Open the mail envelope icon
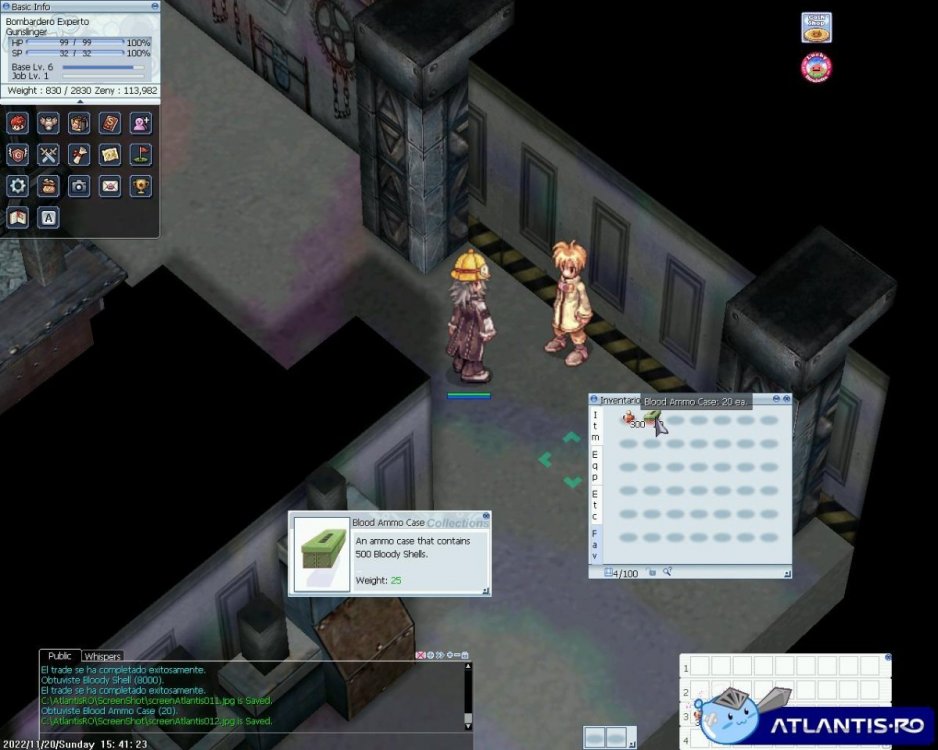 click(110, 185)
